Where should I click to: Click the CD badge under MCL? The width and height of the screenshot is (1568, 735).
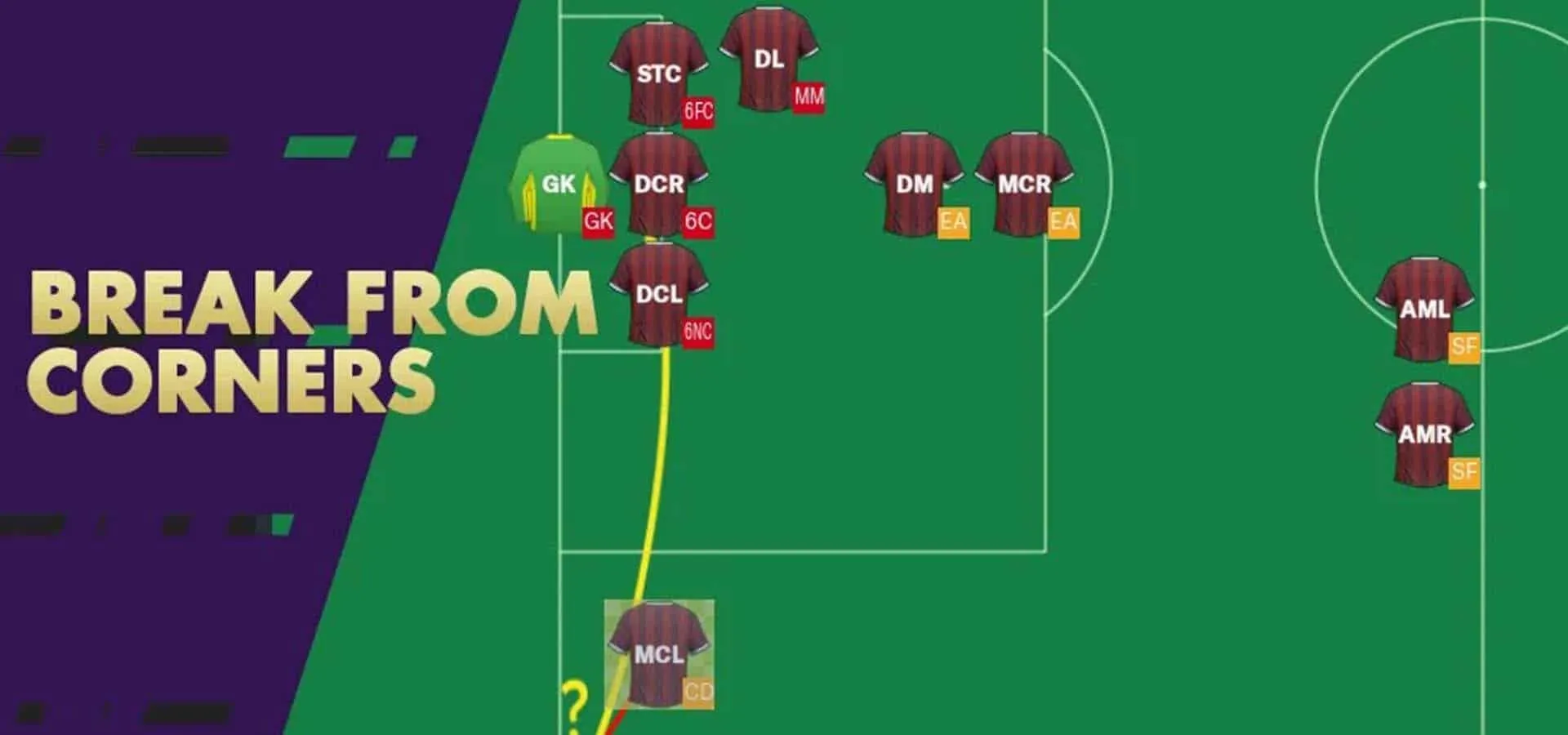pos(699,690)
